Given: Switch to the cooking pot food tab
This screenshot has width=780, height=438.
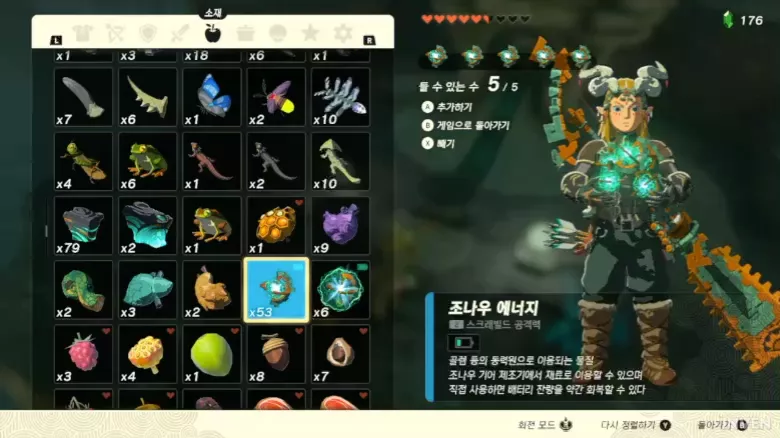Looking at the screenshot, I should 245,33.
